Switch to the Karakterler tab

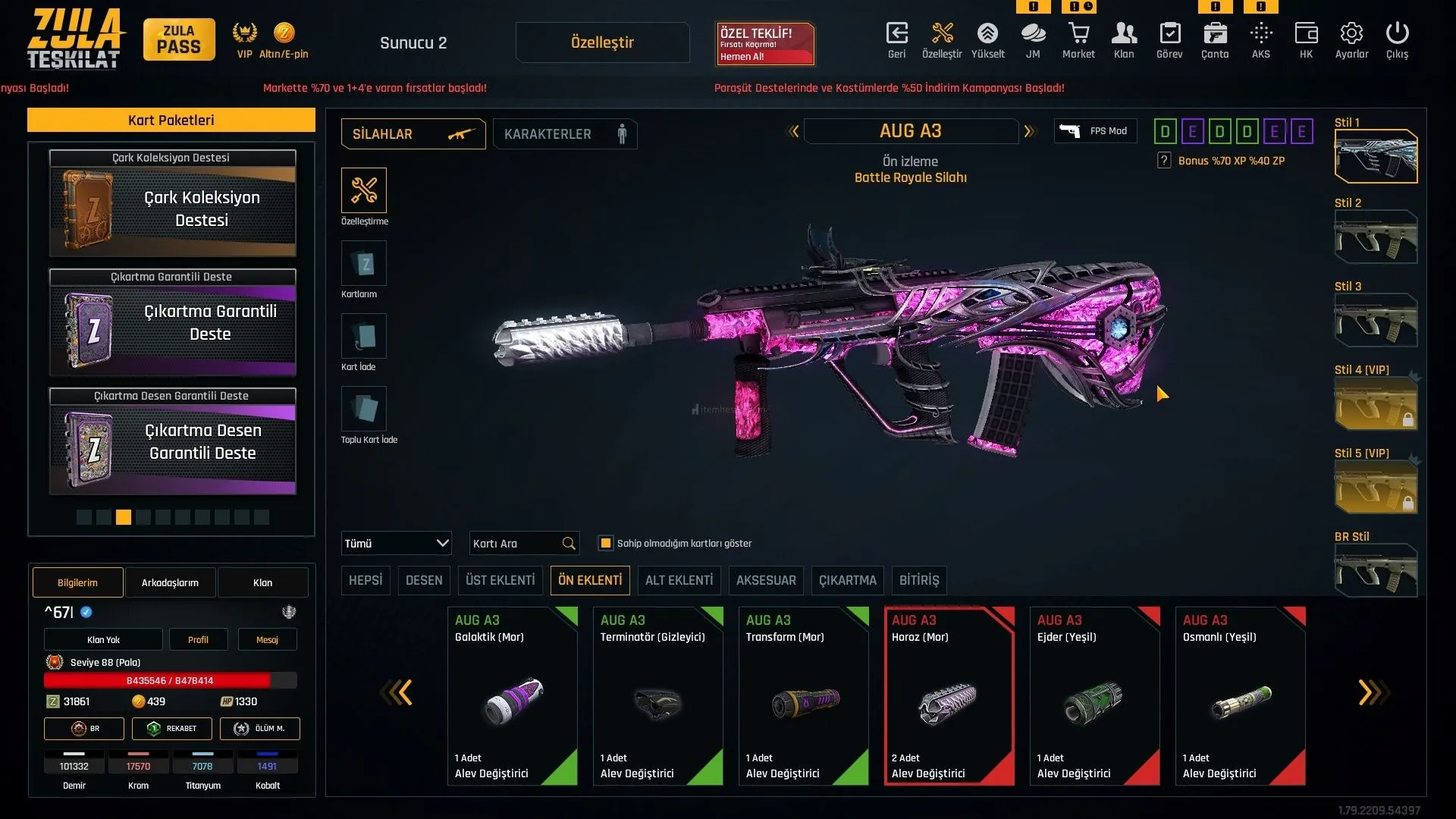coord(565,134)
